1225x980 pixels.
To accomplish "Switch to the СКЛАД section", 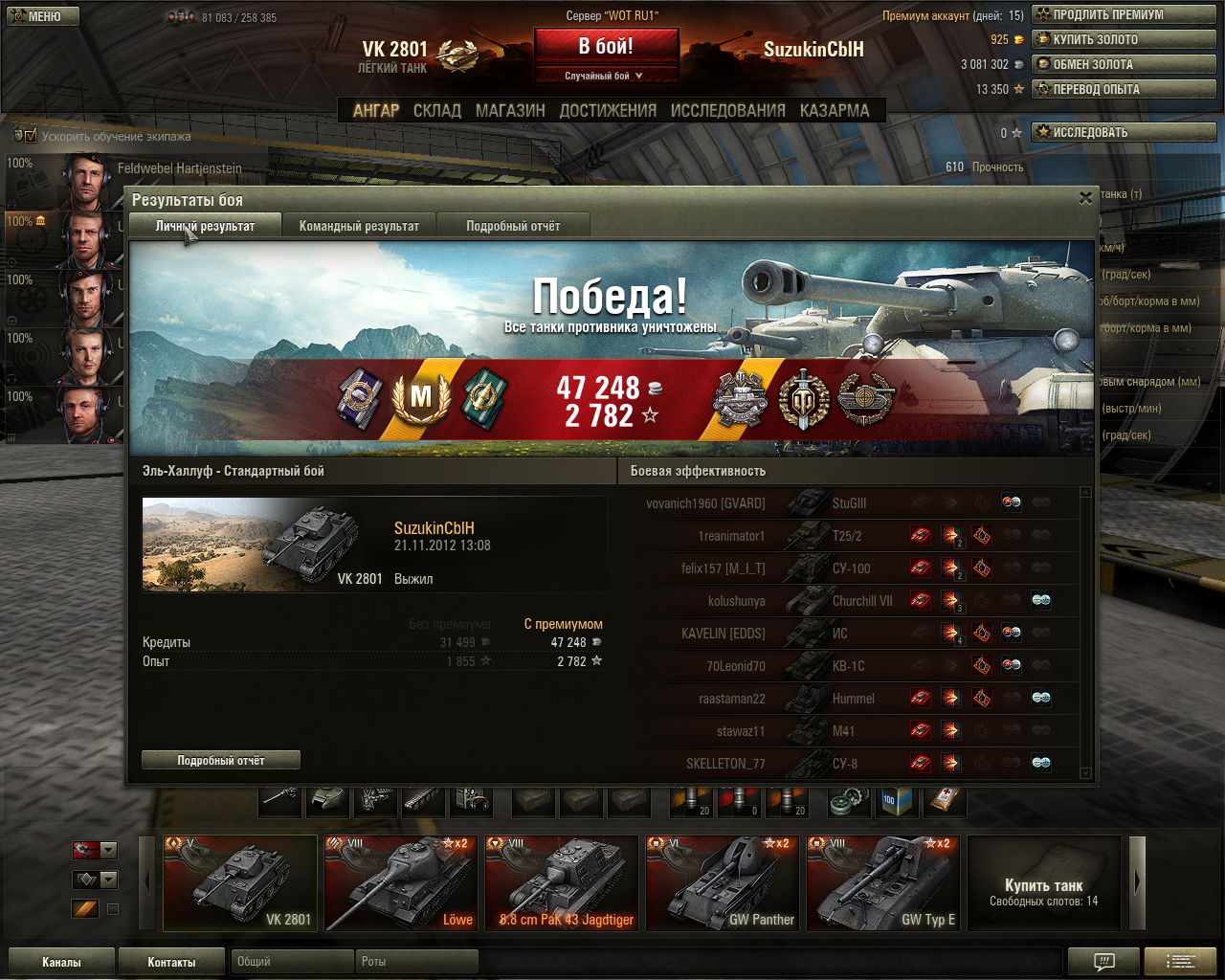I will coord(437,111).
